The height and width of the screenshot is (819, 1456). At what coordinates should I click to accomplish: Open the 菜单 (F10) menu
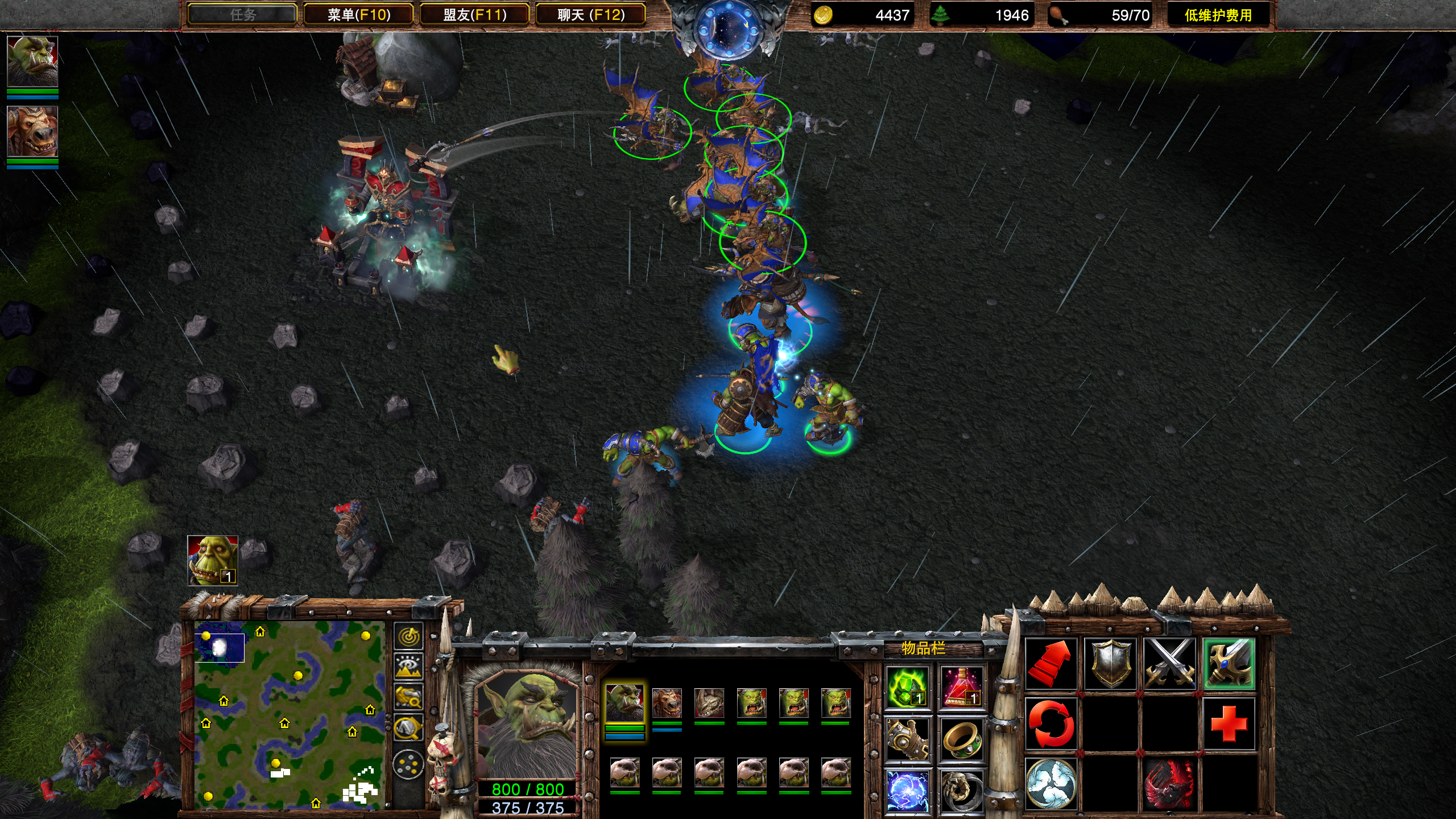(x=358, y=15)
